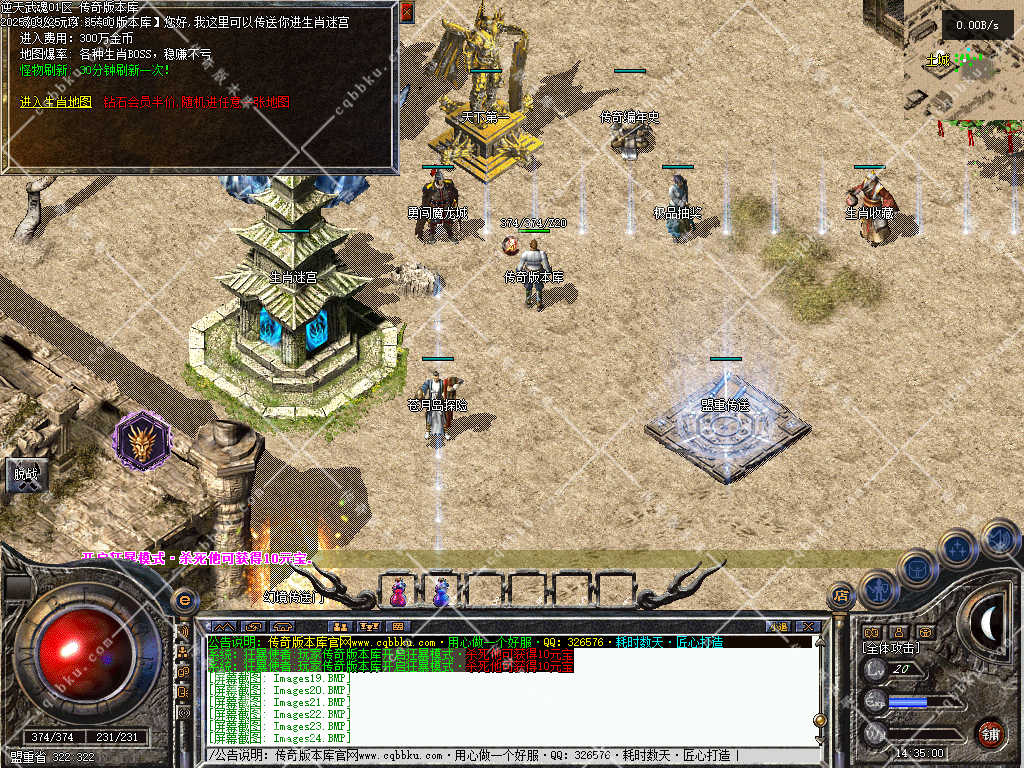Open the character figure round button
The width and height of the screenshot is (1024, 768).
point(877,590)
